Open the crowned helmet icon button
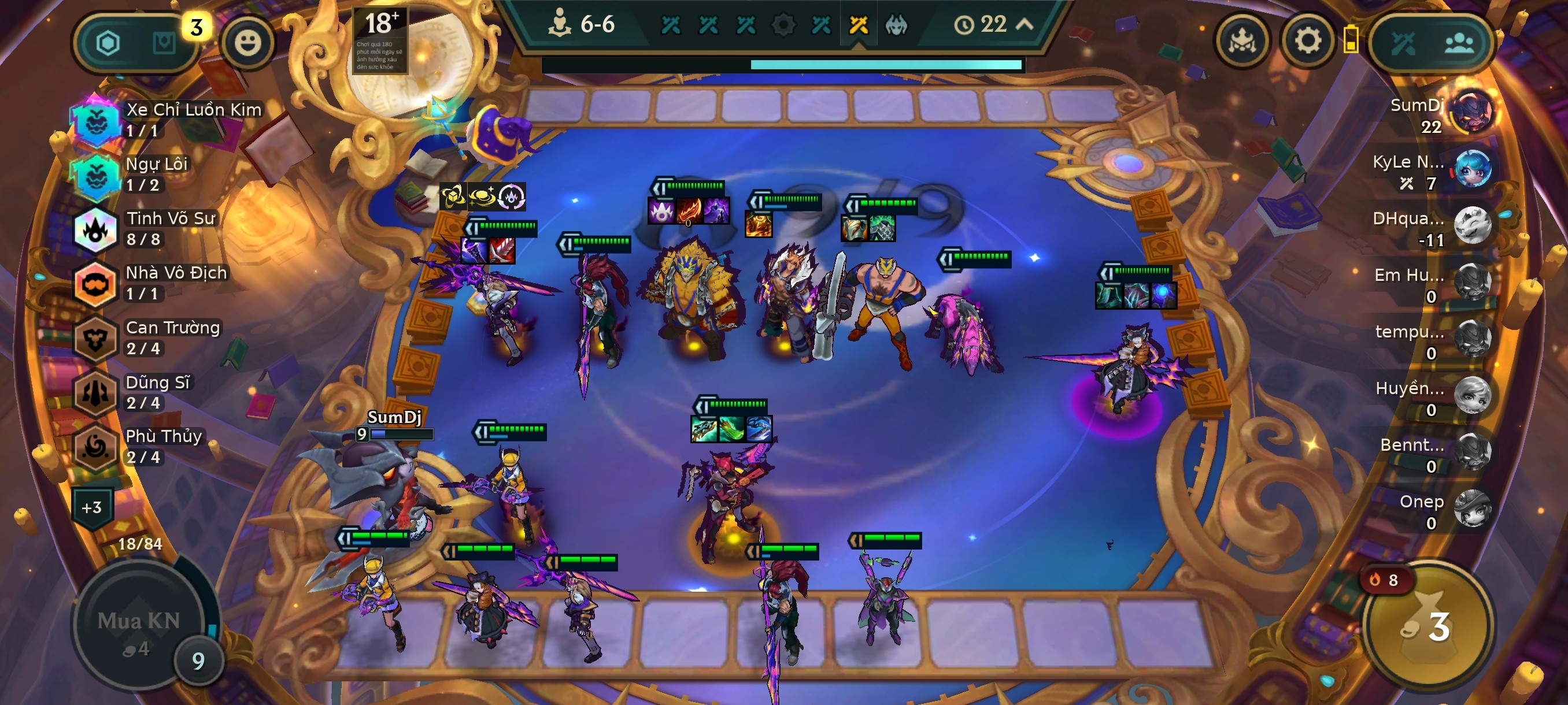 (x=1242, y=42)
